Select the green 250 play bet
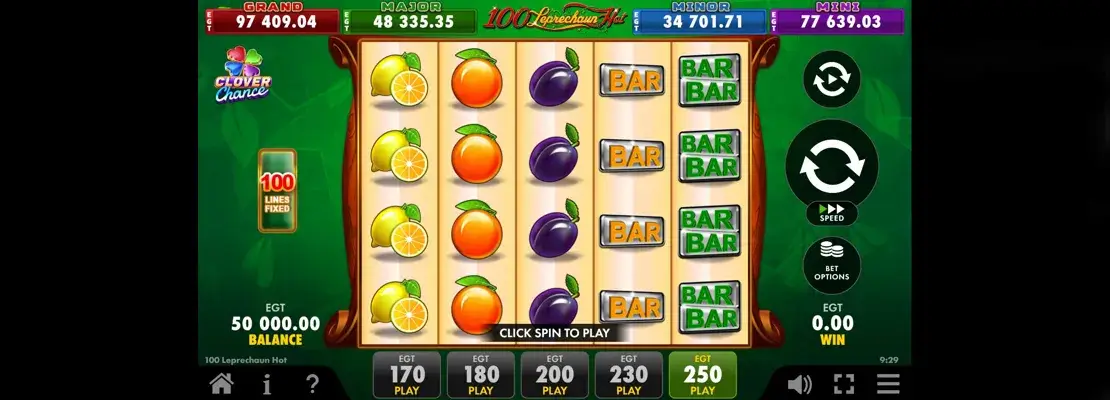Image resolution: width=1110 pixels, height=400 pixels. (703, 376)
